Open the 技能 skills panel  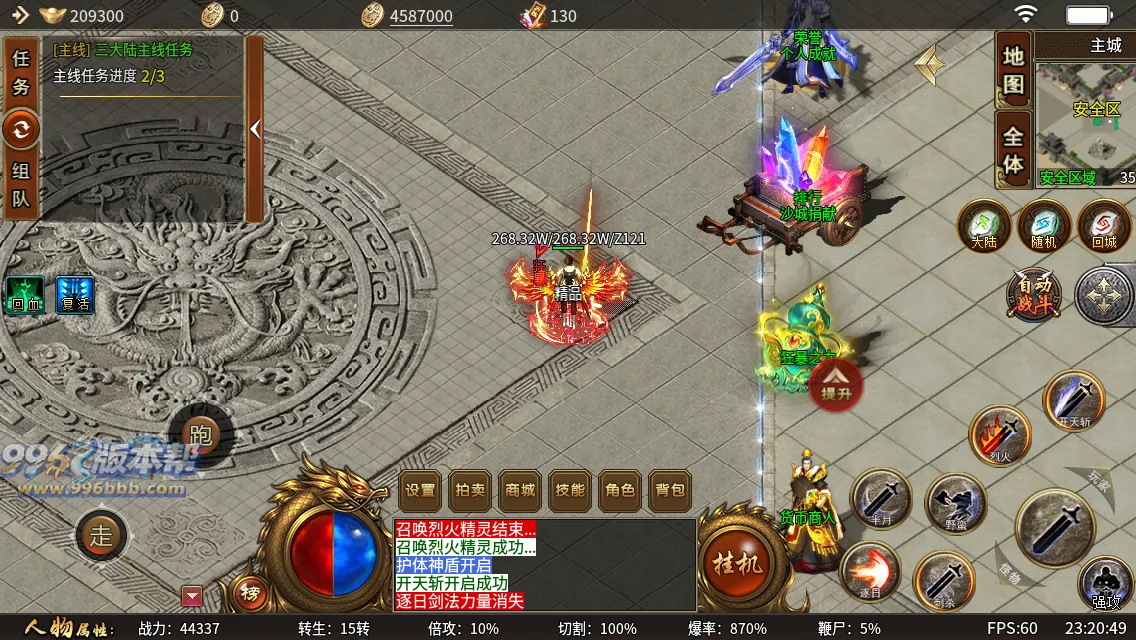(x=570, y=490)
